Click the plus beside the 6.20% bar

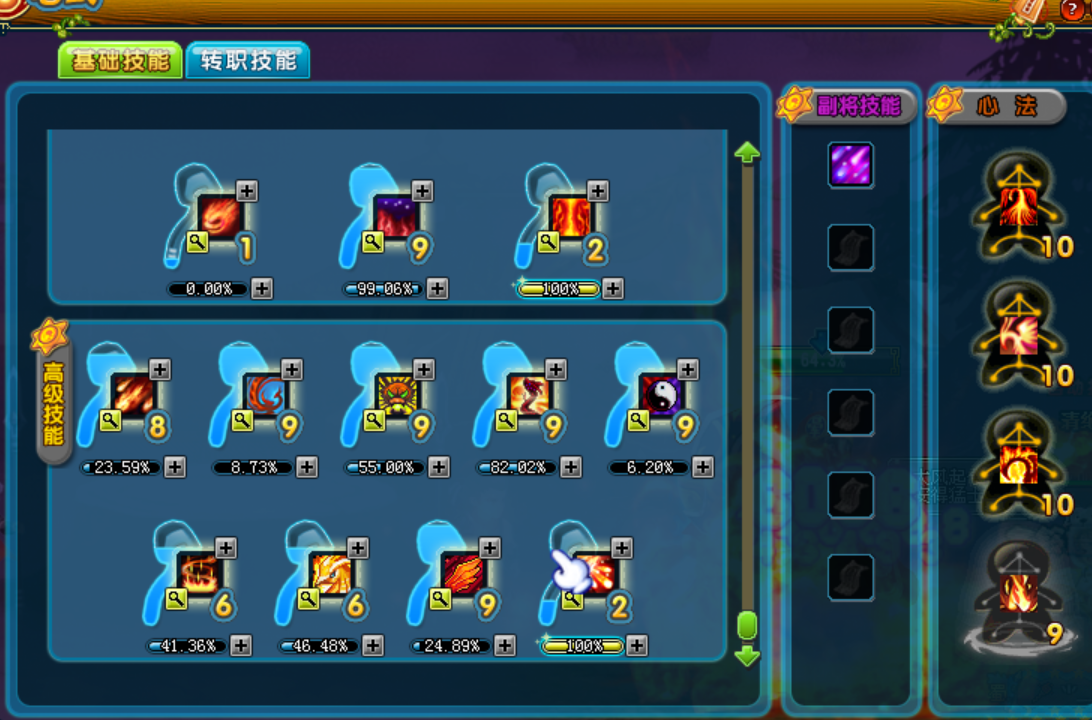(x=703, y=467)
